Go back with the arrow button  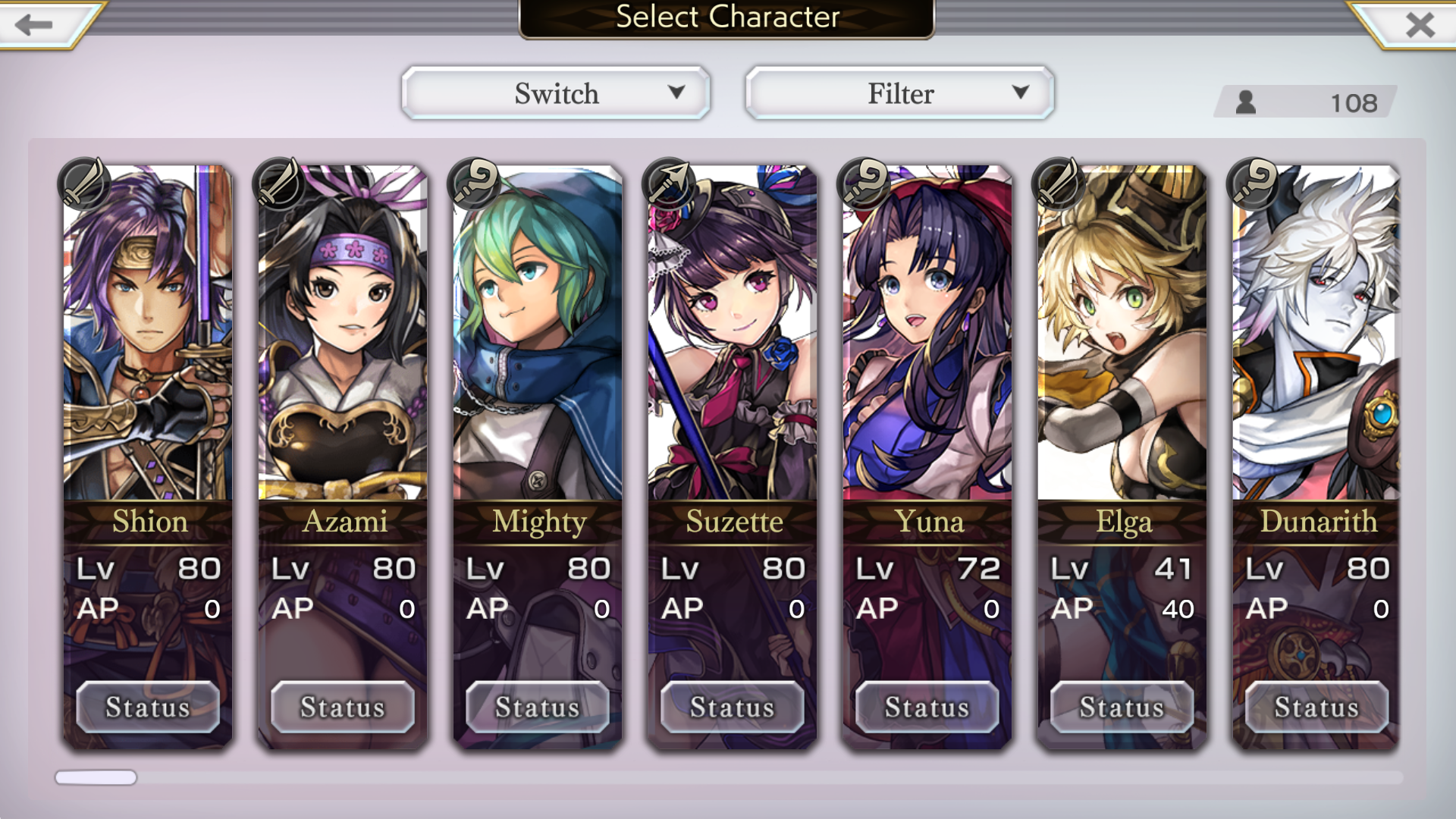point(34,24)
